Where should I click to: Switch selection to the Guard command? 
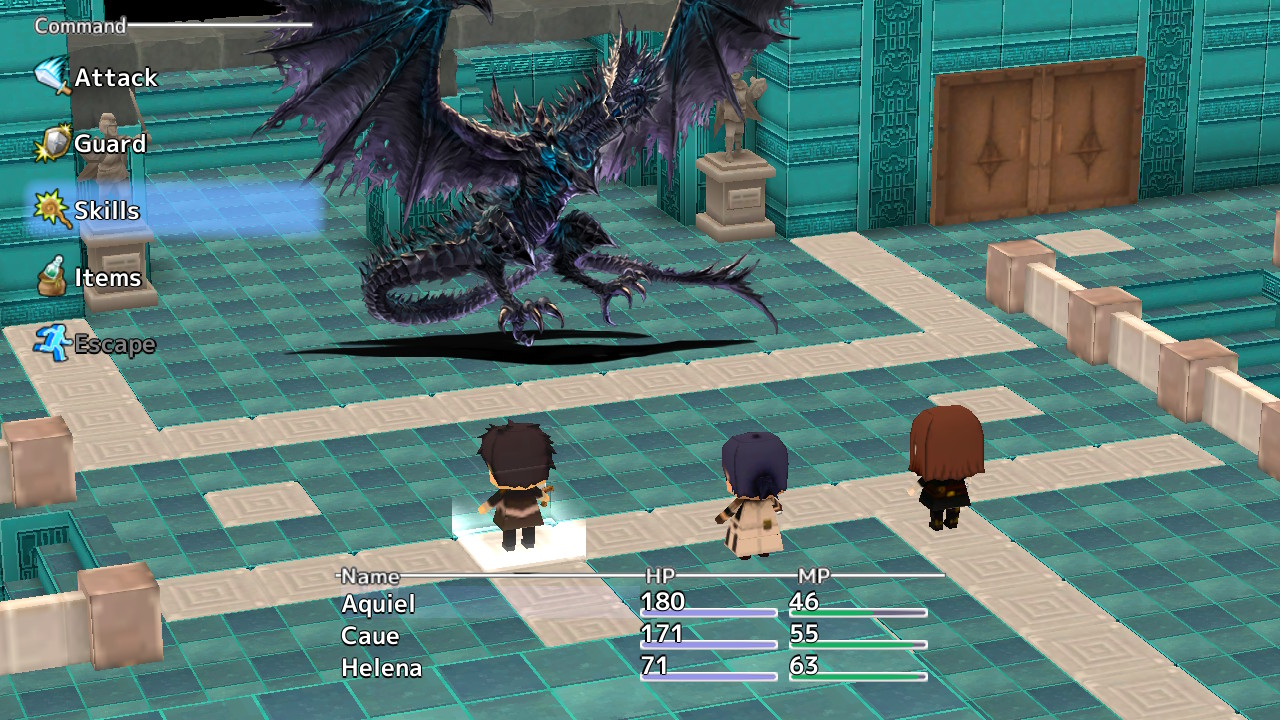110,144
